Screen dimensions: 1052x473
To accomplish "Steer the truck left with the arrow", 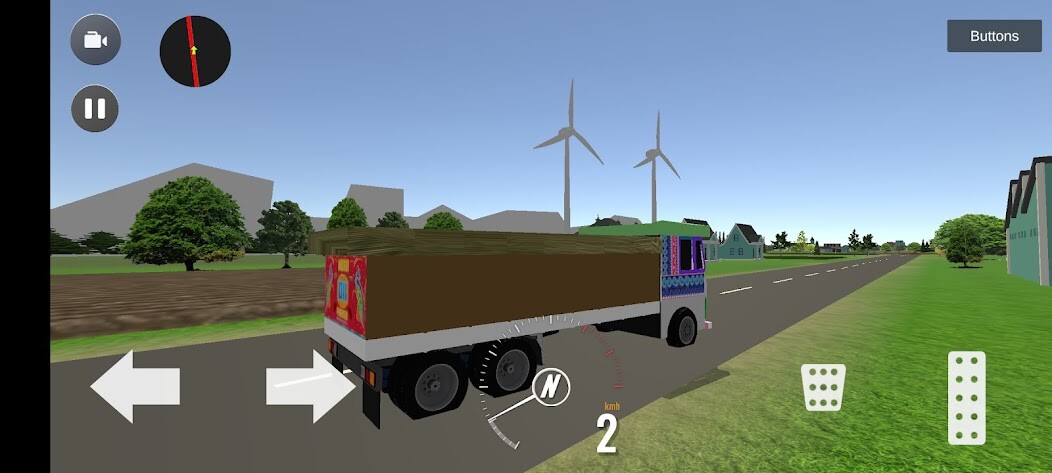I will (135, 386).
